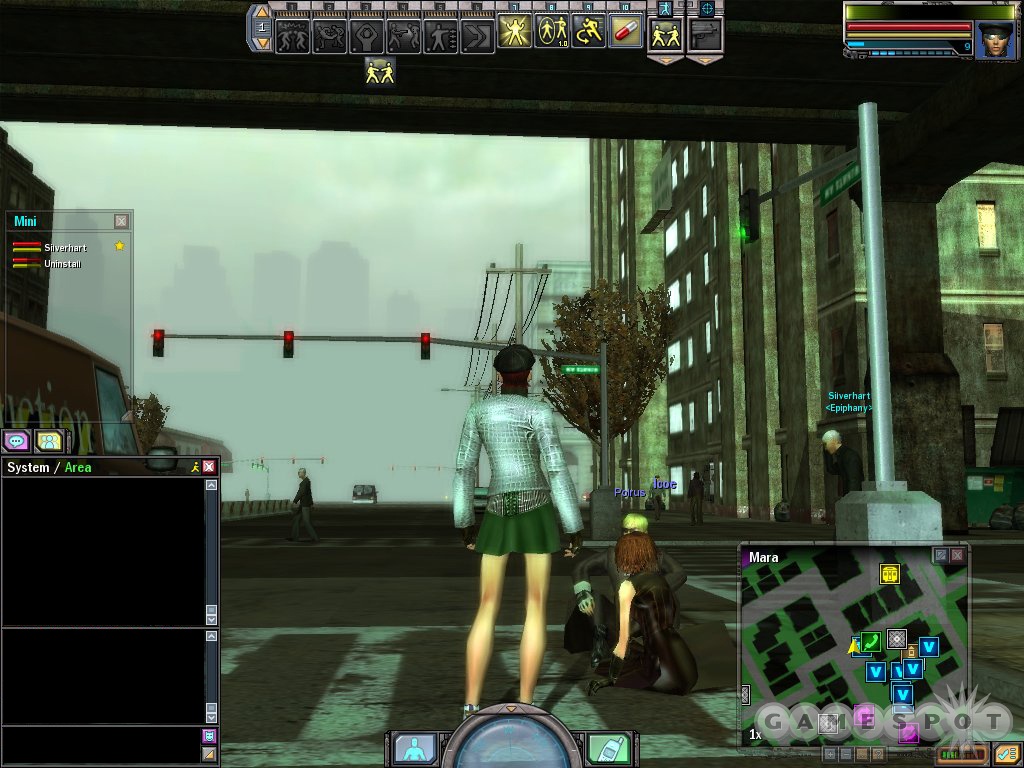Trigger the running figure evade ability
Screen dimensions: 1024x768
[x=589, y=33]
